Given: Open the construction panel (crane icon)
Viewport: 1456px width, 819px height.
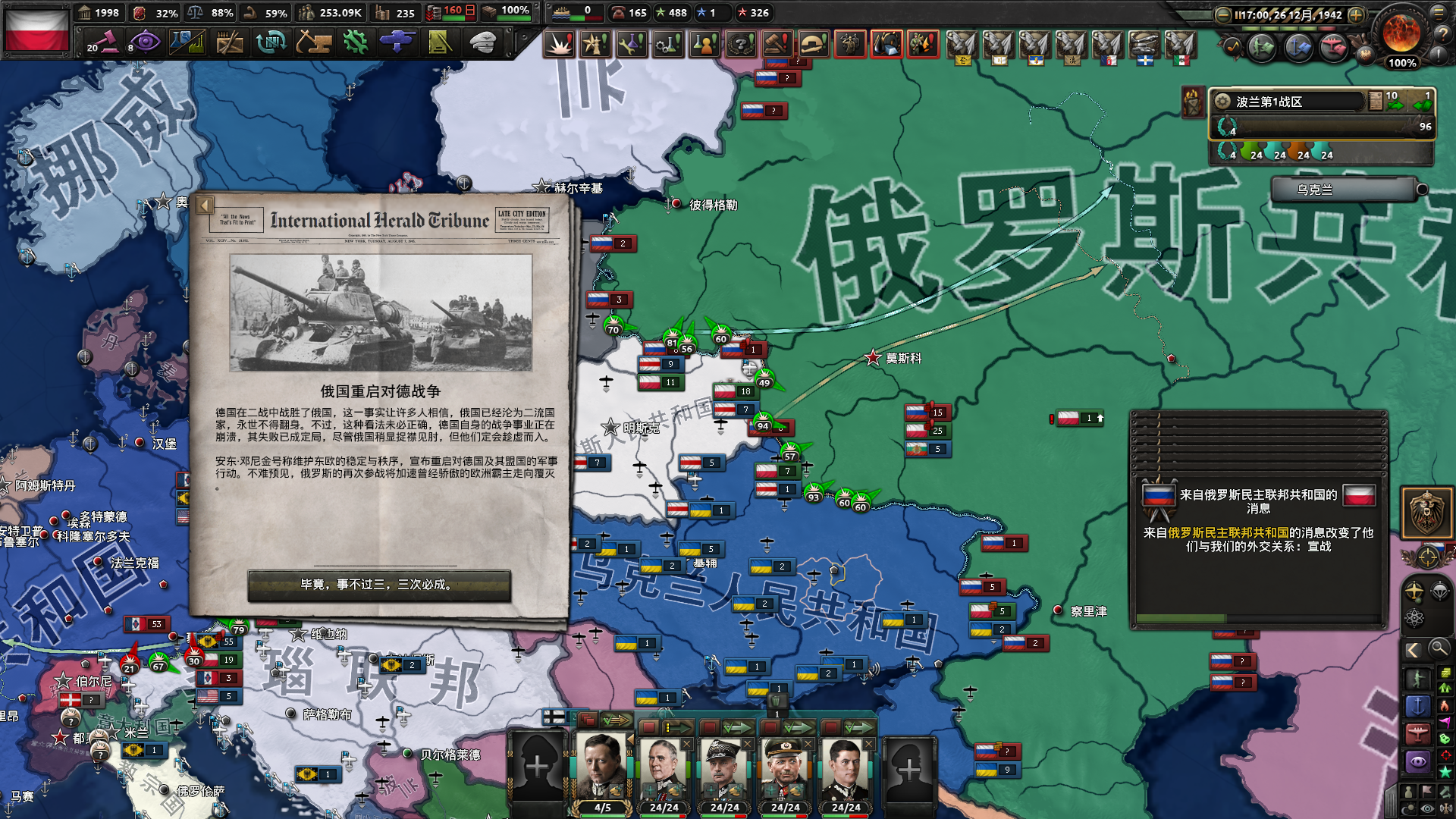Looking at the screenshot, I should (x=314, y=43).
